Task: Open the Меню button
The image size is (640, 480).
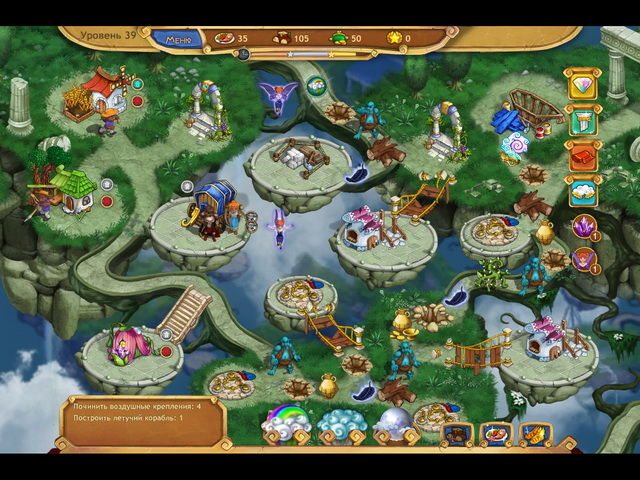Action: coord(177,39)
